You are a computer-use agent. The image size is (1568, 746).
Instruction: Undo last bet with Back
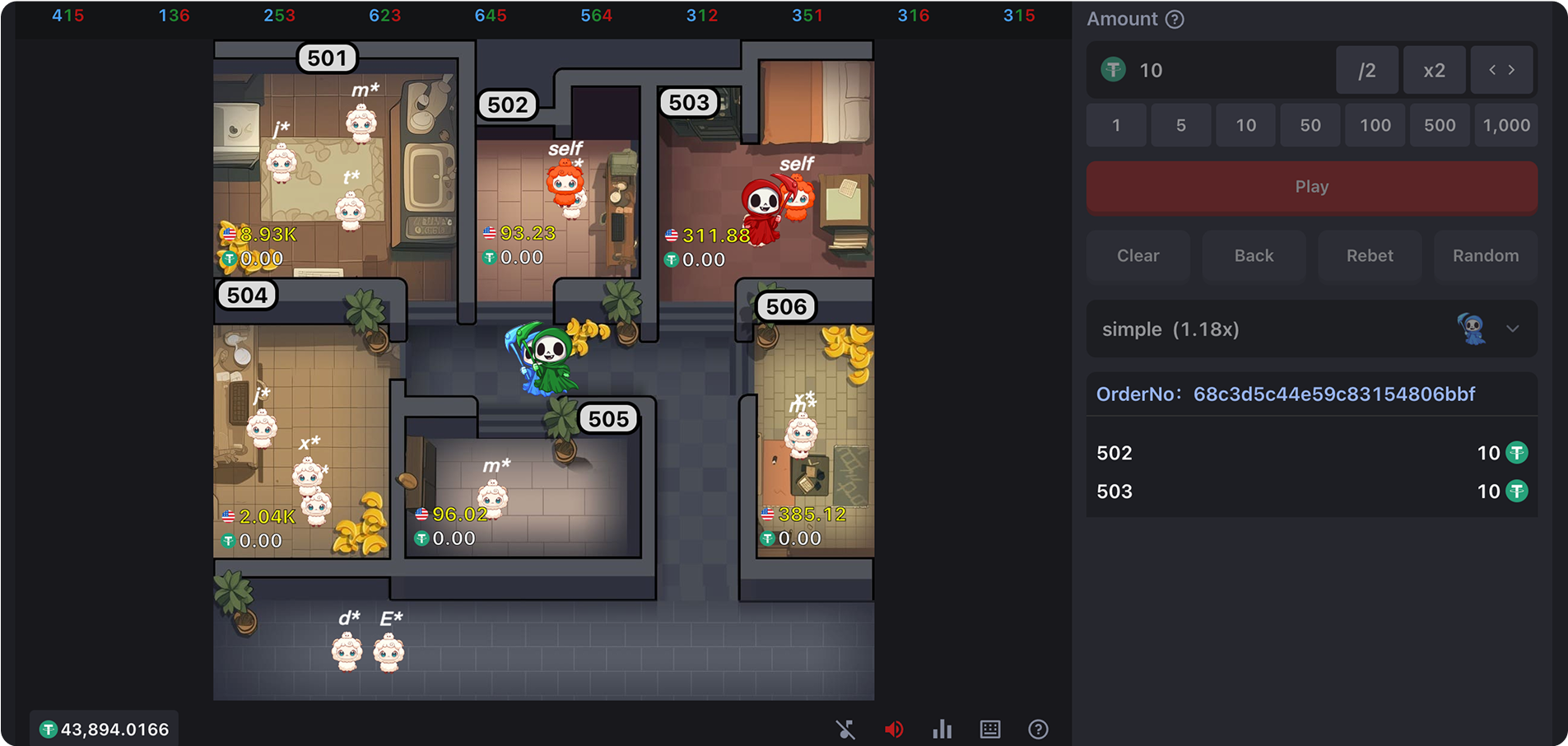click(1254, 255)
